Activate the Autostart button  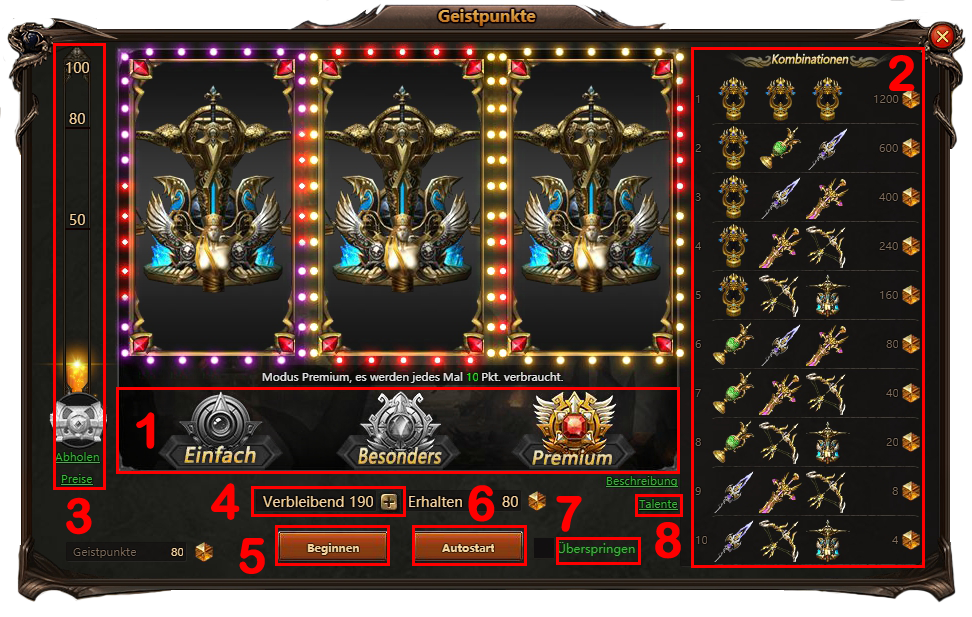click(469, 548)
